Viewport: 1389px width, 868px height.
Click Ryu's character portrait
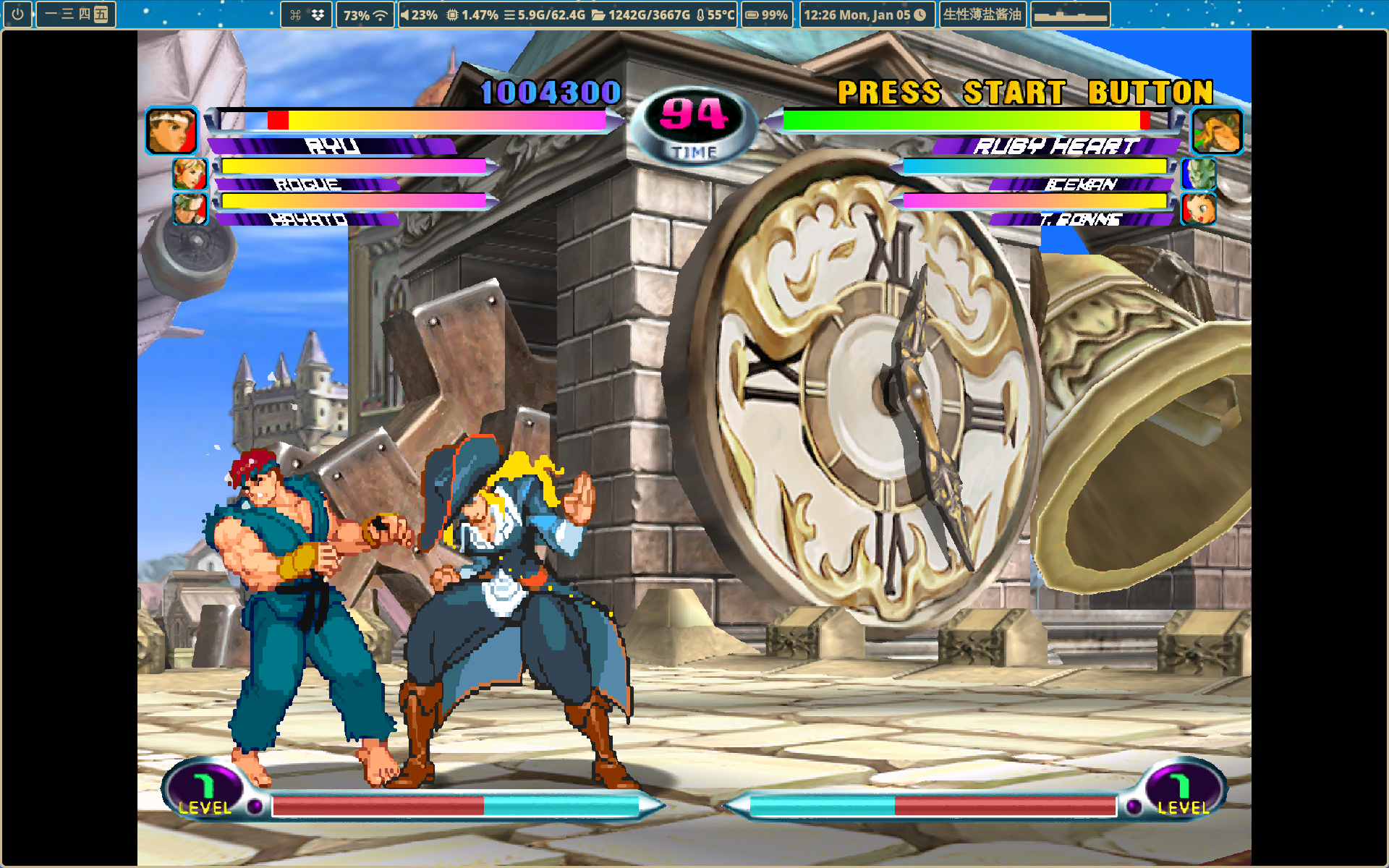171,131
